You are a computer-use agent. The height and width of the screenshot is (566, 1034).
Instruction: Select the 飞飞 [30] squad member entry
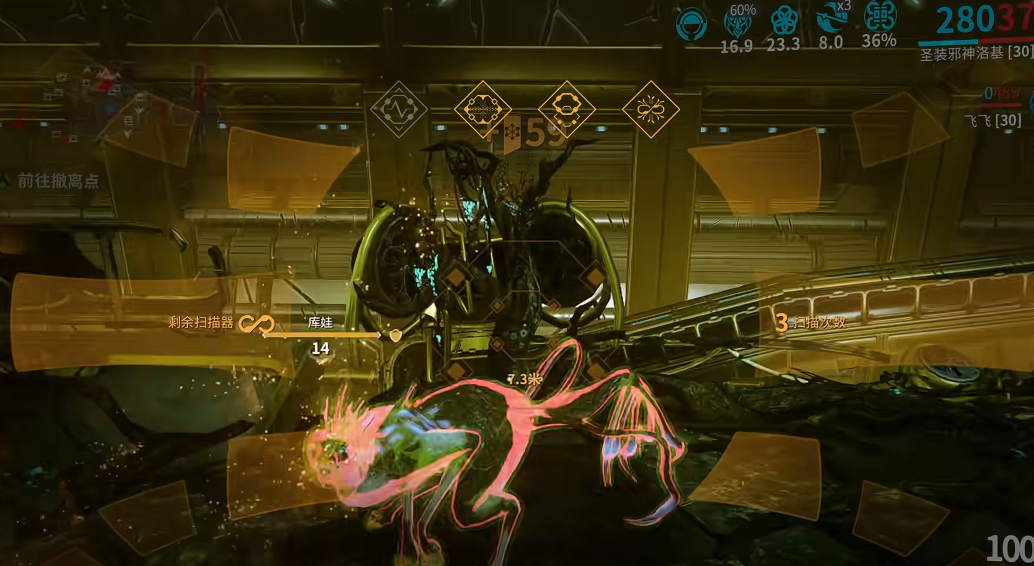click(x=992, y=120)
